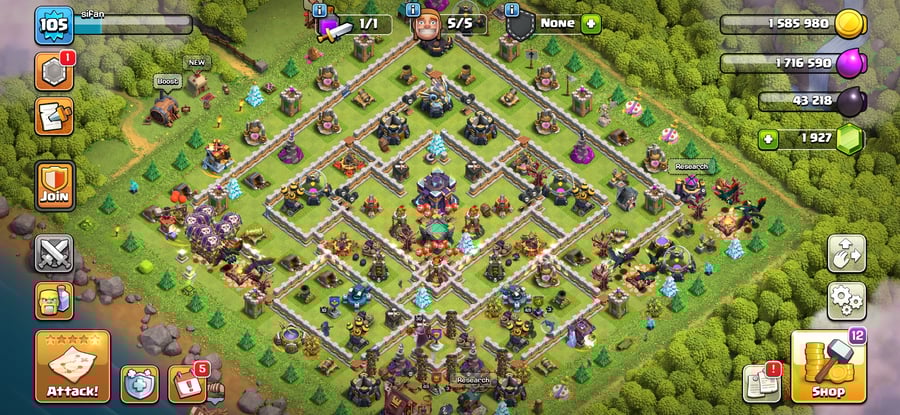900x415 pixels.
Task: Open the crossed swords war icon
Action: [54, 254]
